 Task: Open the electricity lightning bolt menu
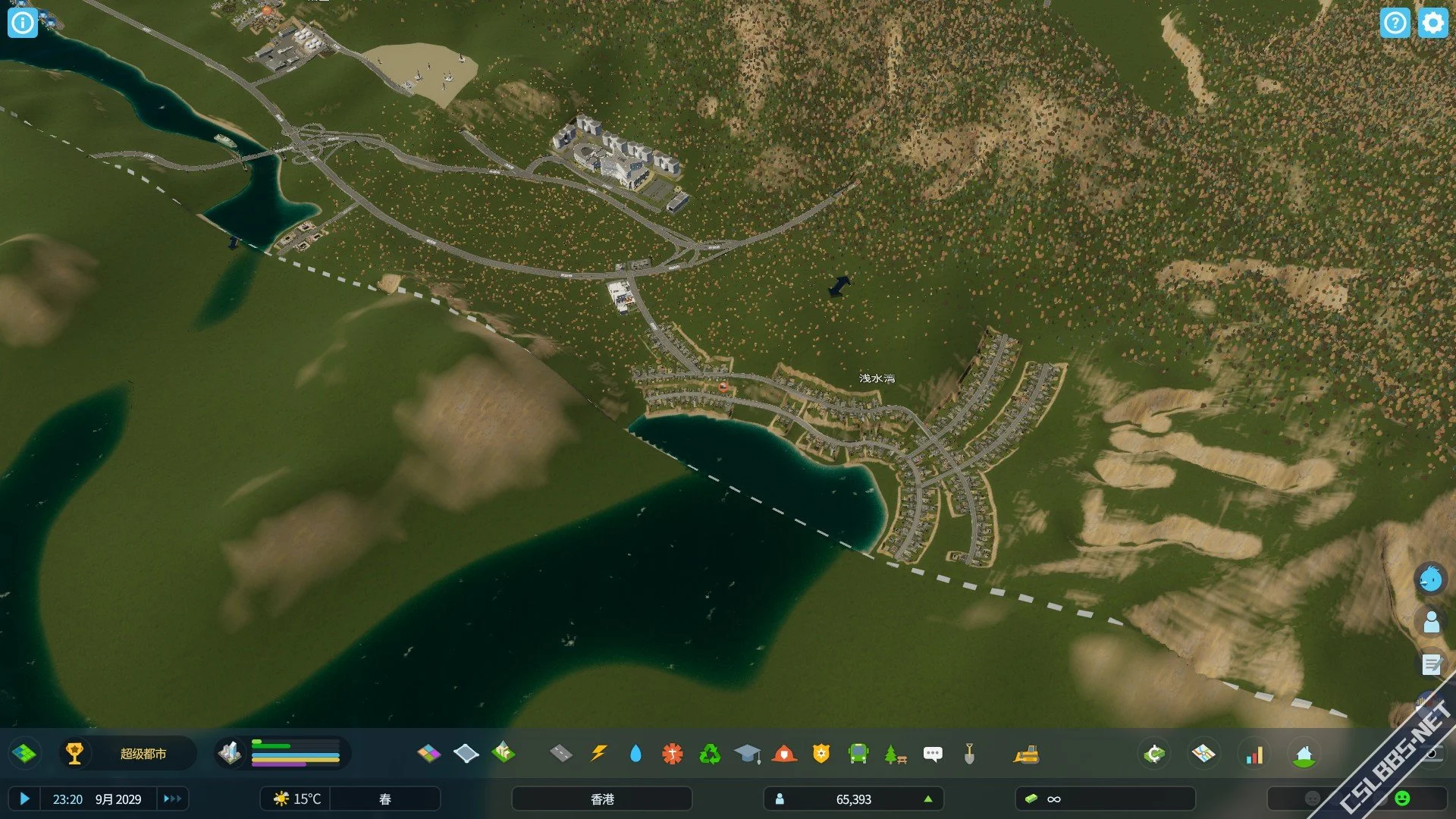pyautogui.click(x=598, y=754)
